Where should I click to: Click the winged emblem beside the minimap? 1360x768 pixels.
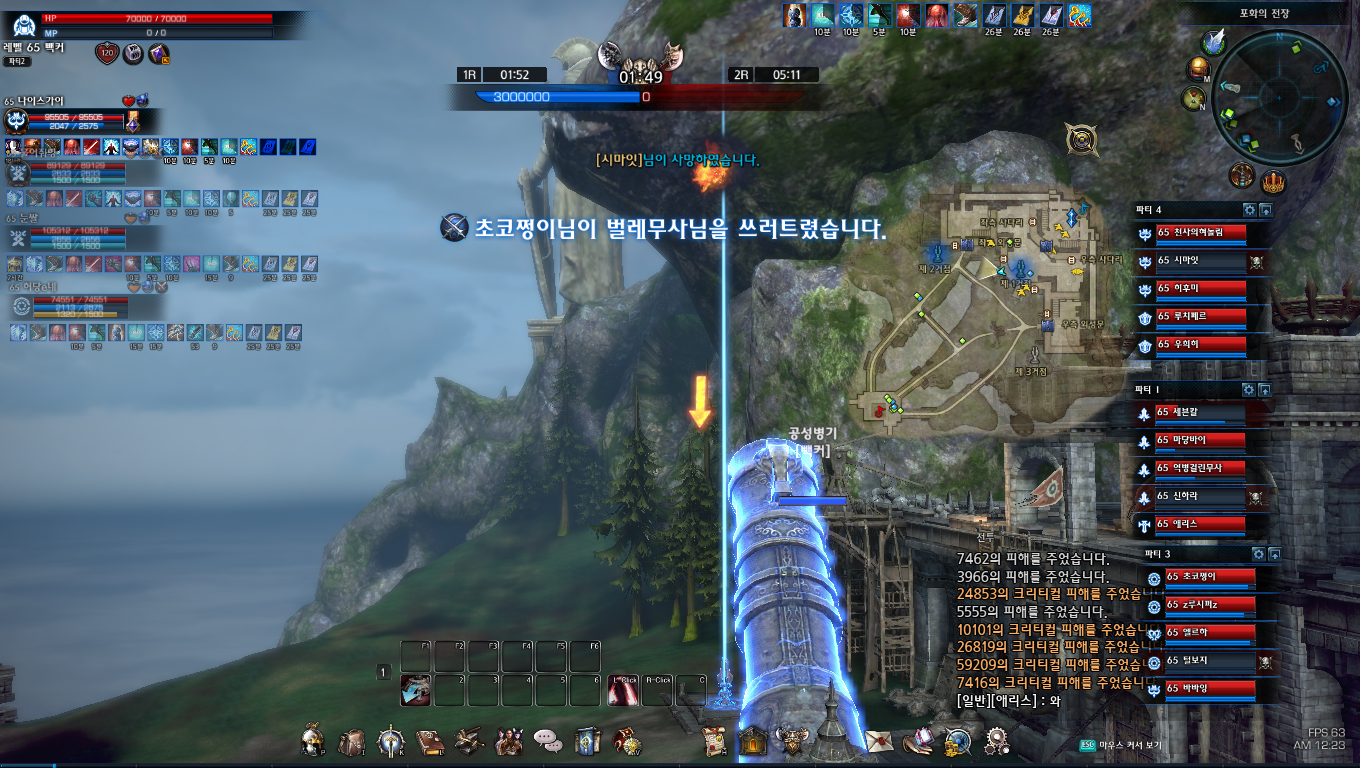click(x=1215, y=41)
